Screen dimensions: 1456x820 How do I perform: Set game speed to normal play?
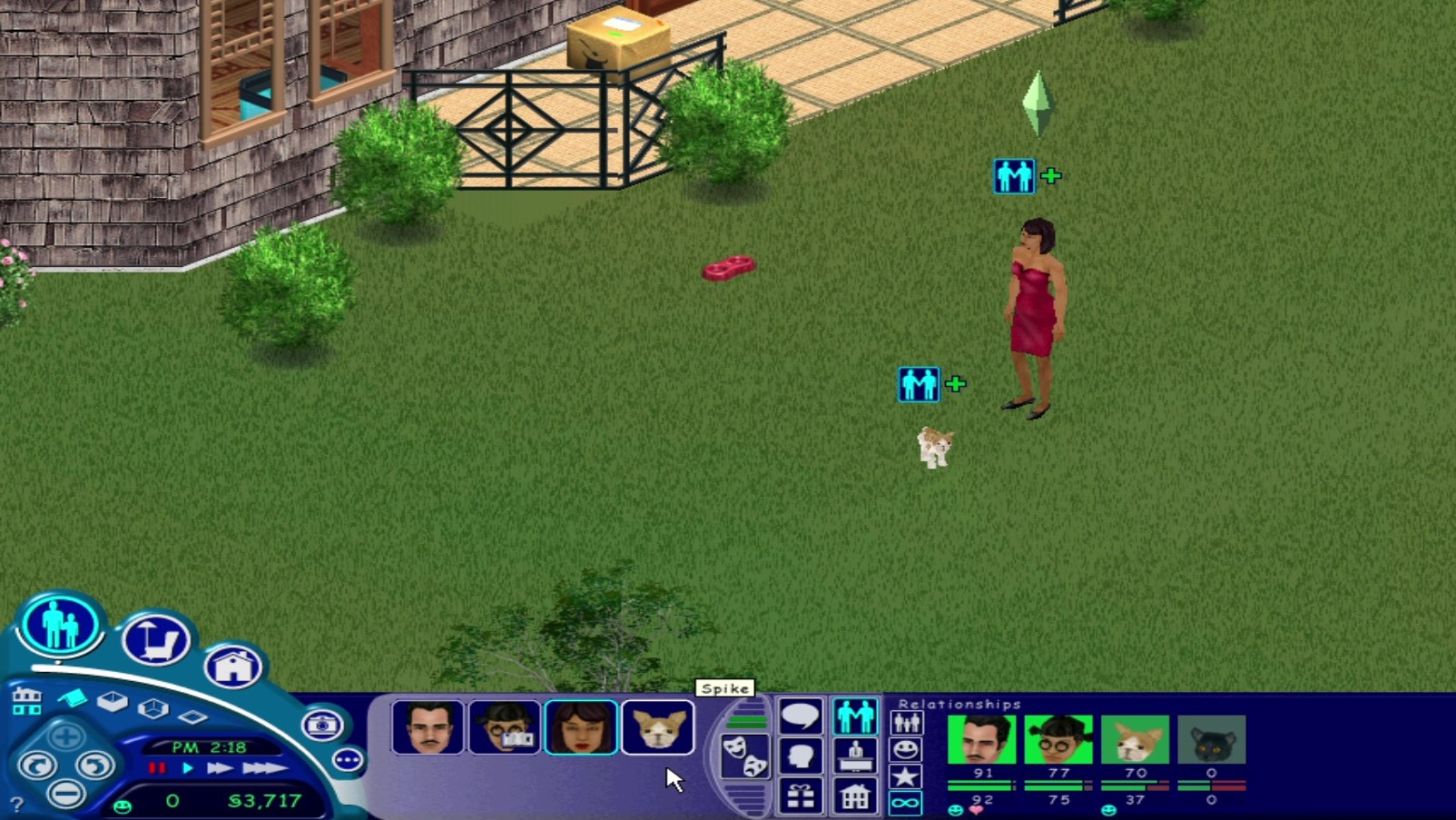click(188, 768)
